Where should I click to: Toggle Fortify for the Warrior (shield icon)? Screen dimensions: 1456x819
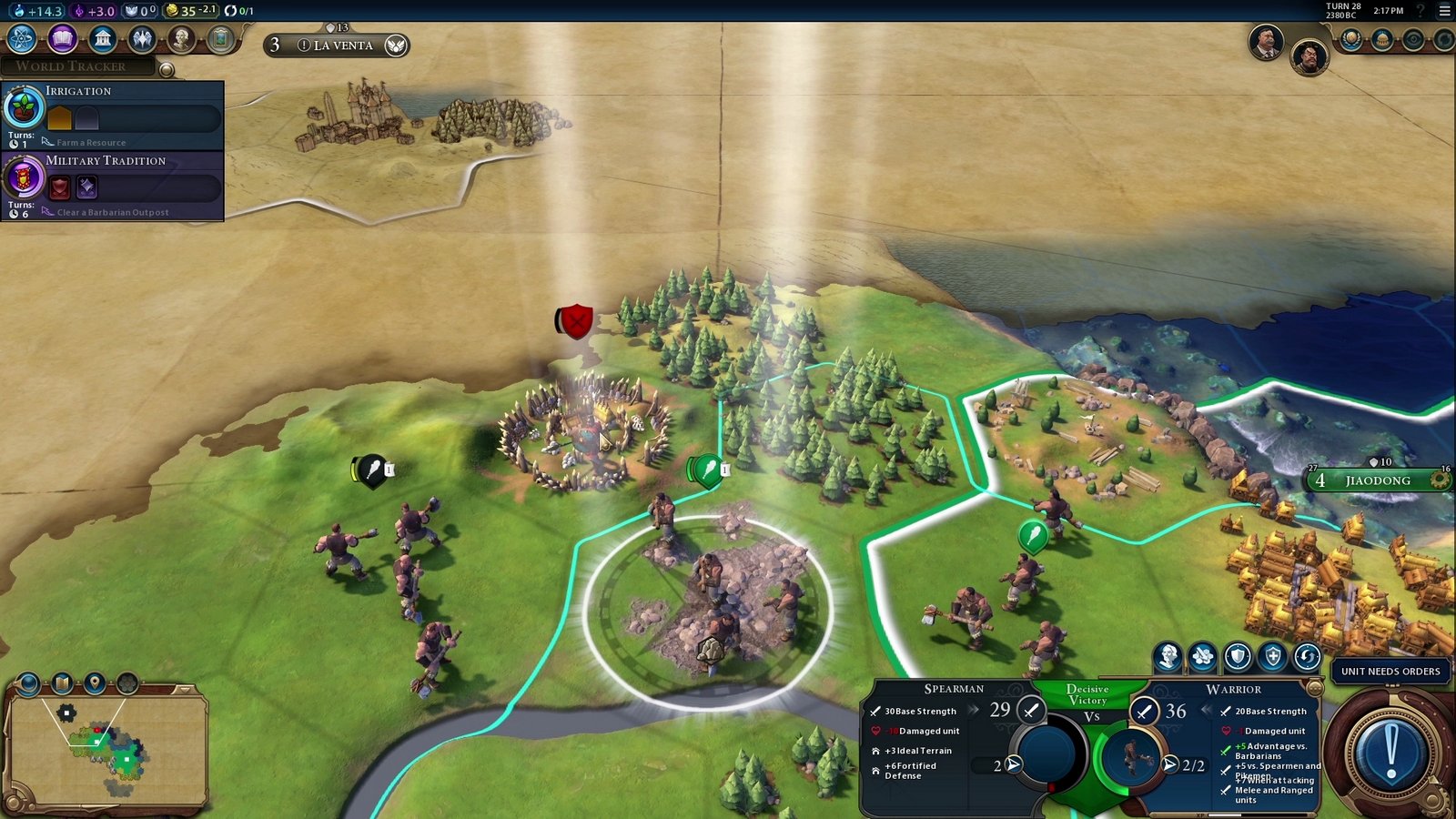pos(1238,656)
